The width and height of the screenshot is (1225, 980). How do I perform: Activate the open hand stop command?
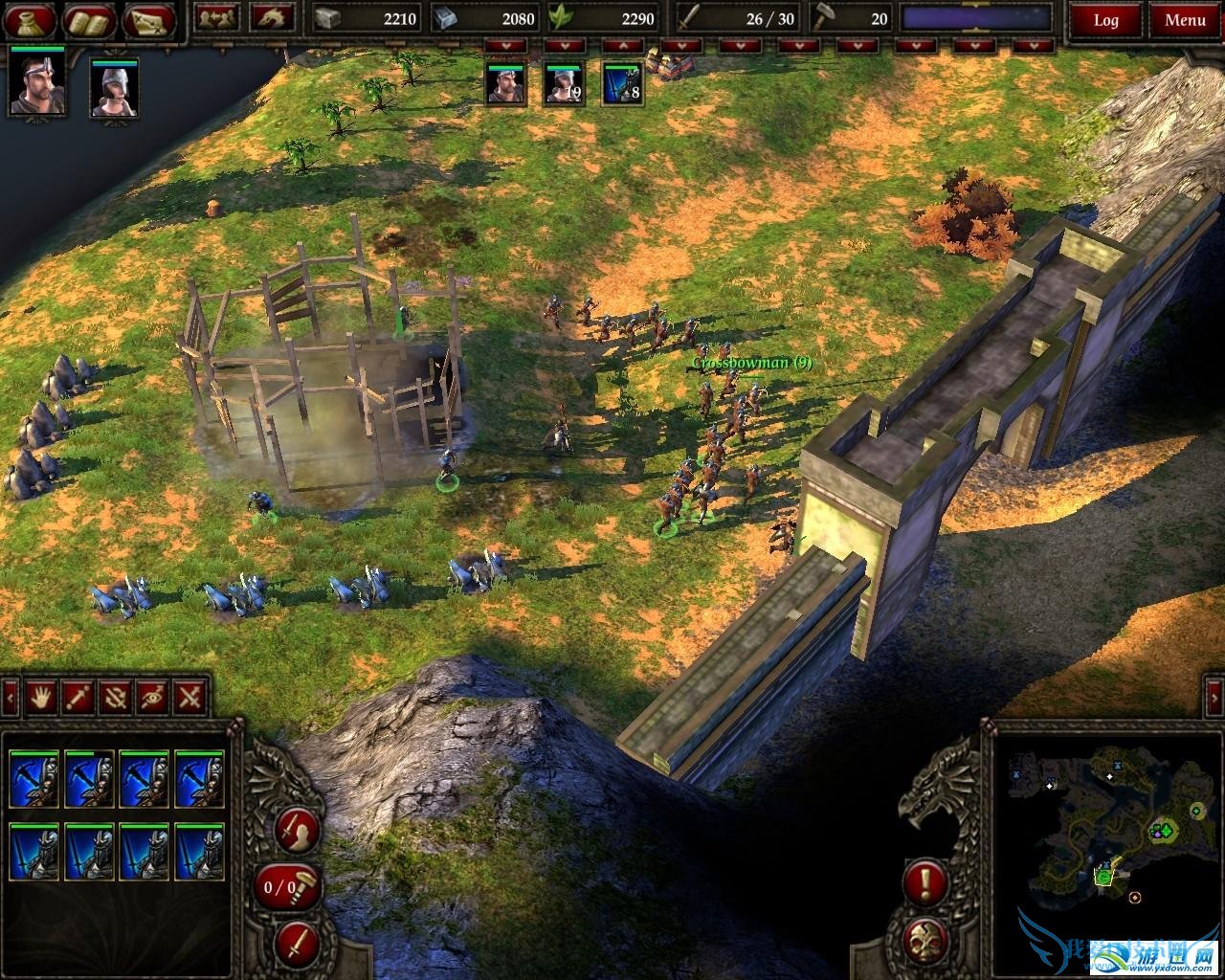tap(40, 697)
